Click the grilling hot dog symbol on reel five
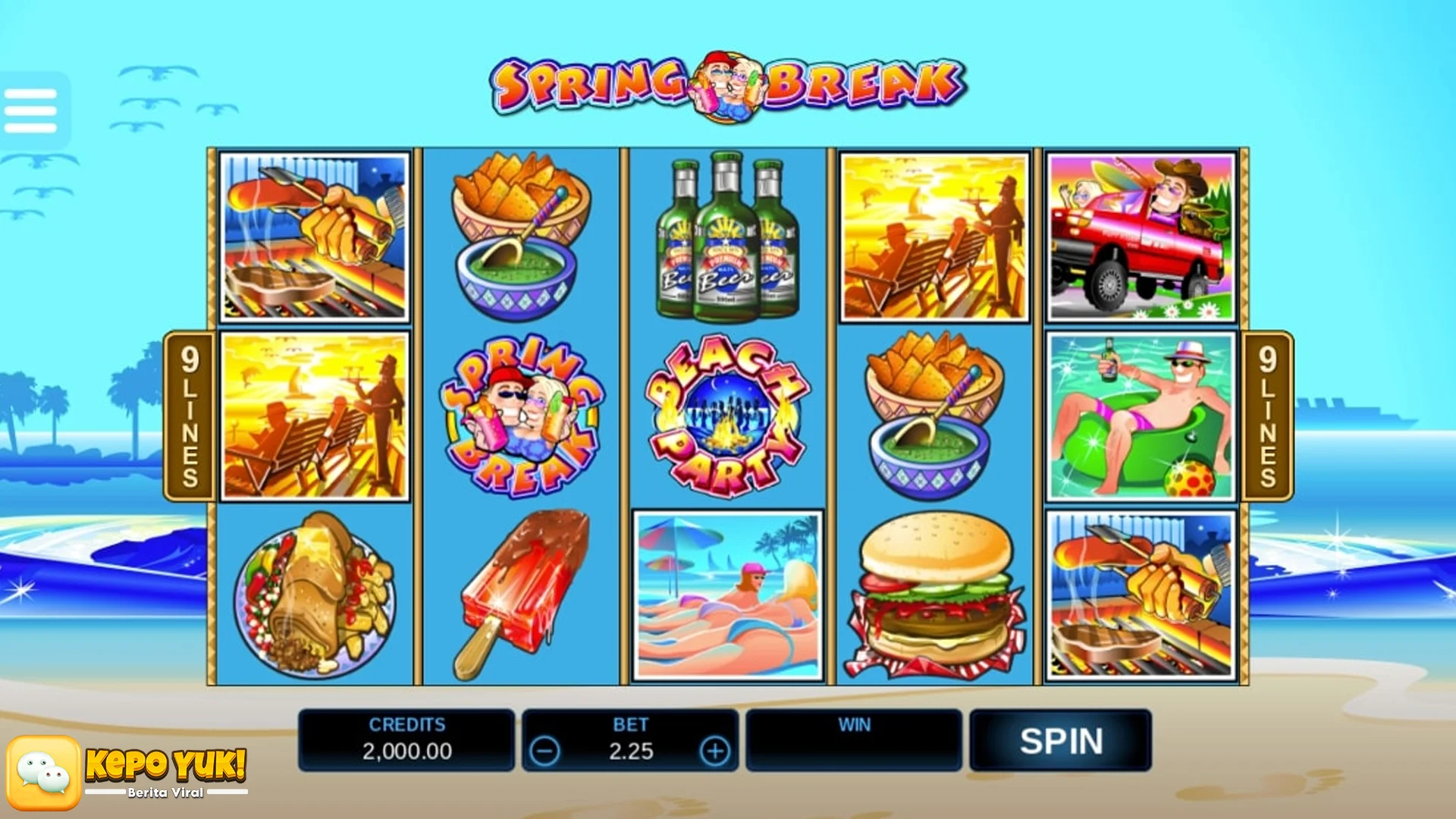 (x=1137, y=599)
